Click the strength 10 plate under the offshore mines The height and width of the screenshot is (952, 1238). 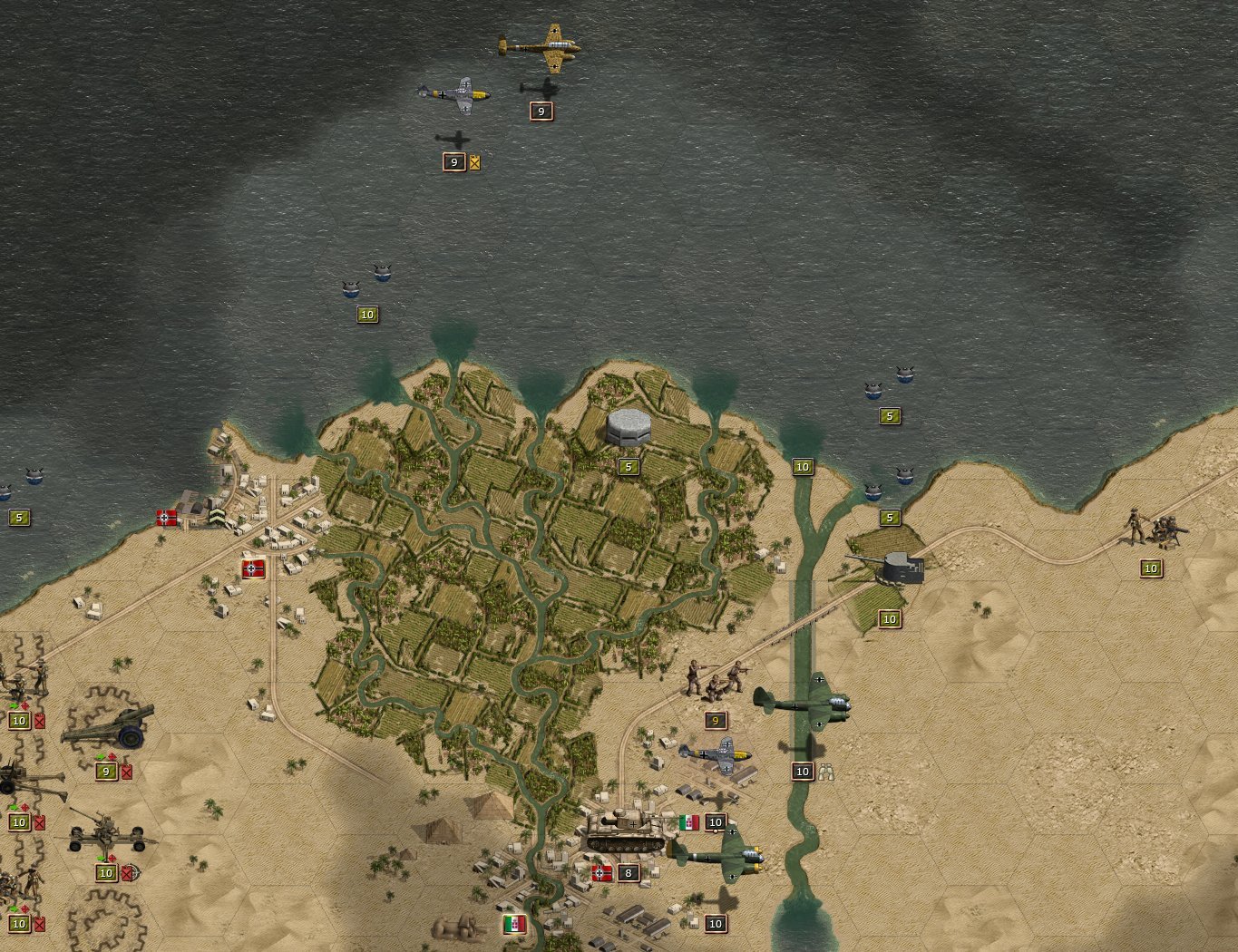366,314
